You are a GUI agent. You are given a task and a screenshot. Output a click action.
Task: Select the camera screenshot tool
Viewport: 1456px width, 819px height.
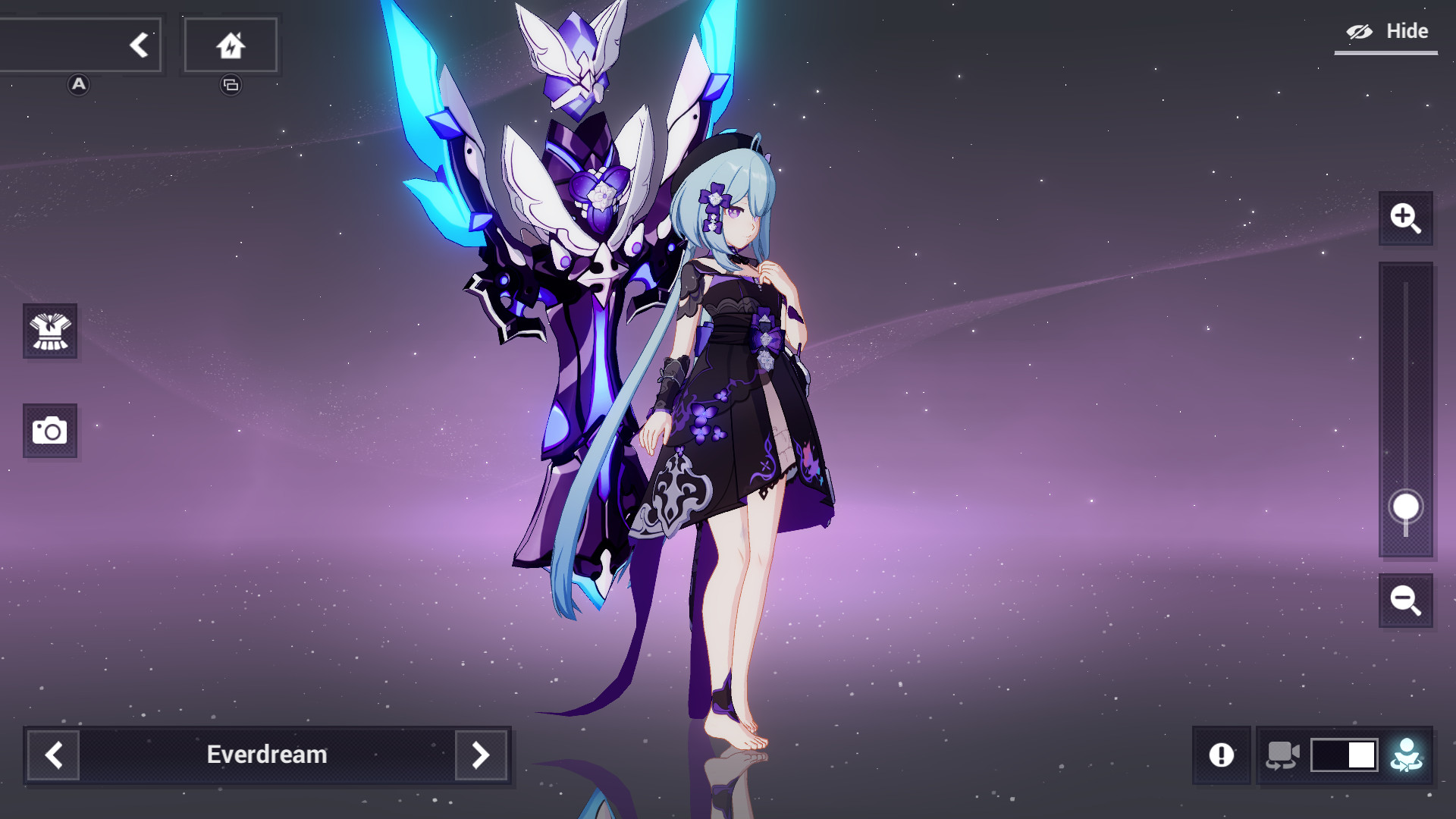point(50,431)
